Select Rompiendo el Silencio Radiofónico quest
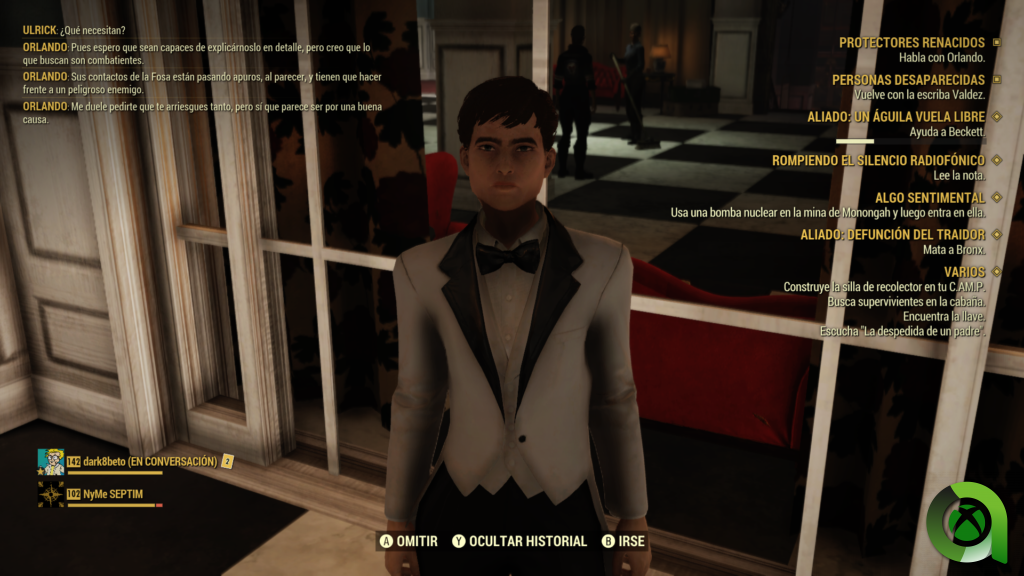1024x576 pixels. click(x=878, y=160)
